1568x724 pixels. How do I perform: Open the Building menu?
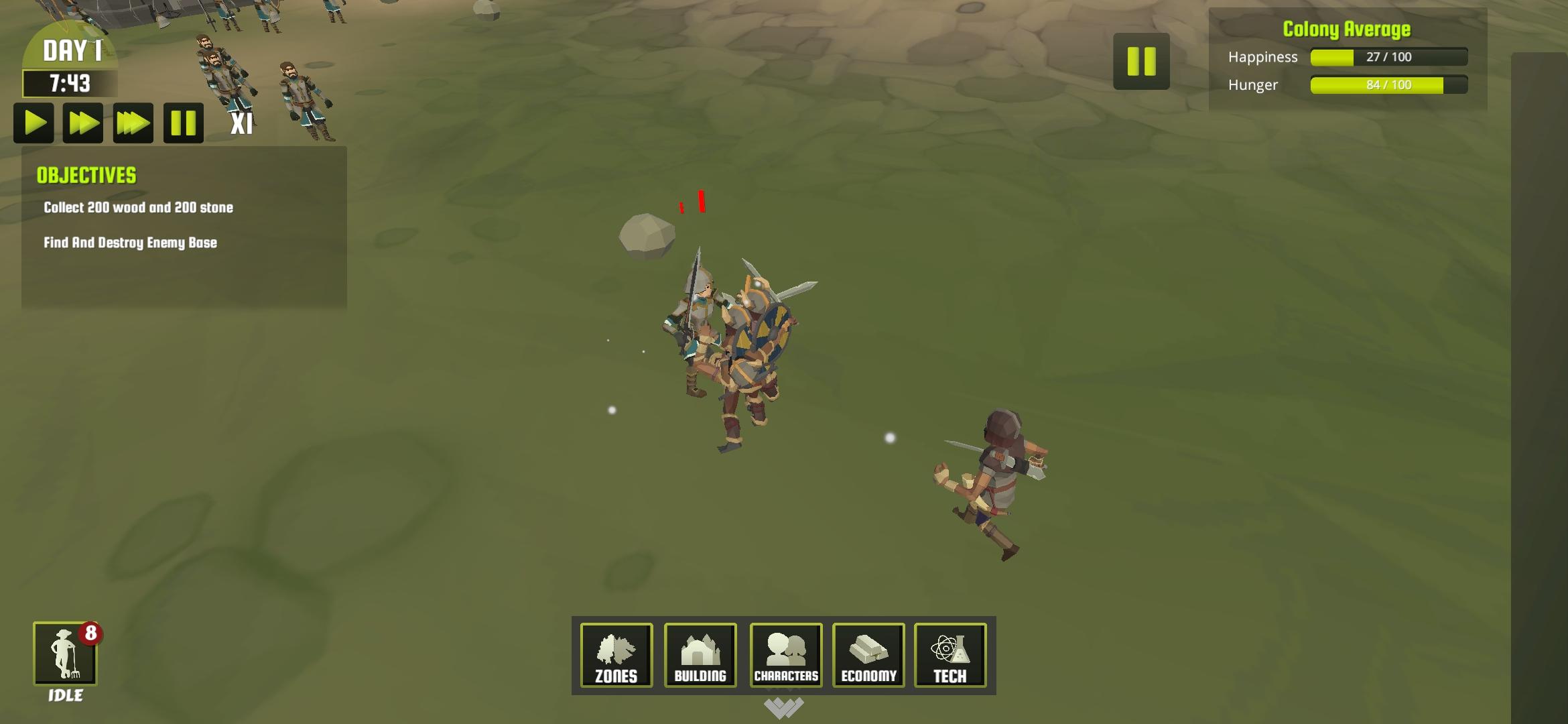pyautogui.click(x=700, y=656)
